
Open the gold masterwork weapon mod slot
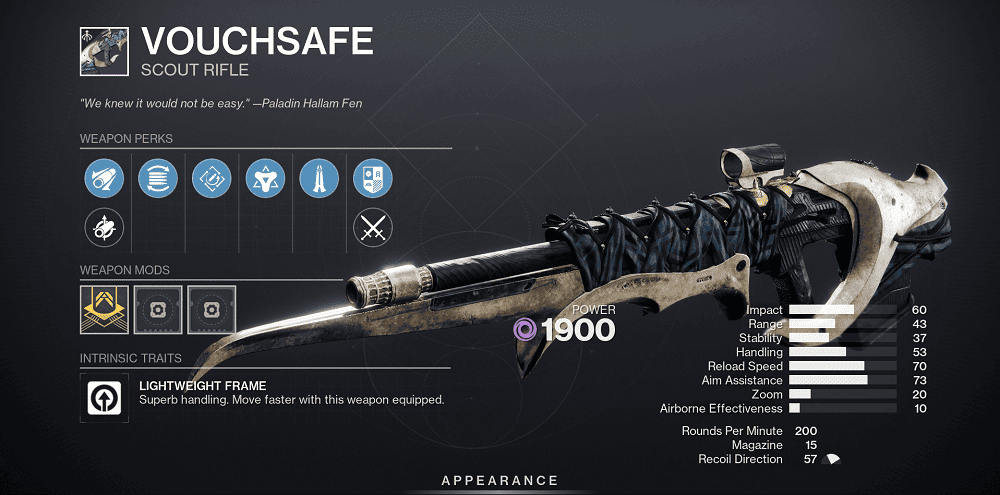pos(104,309)
